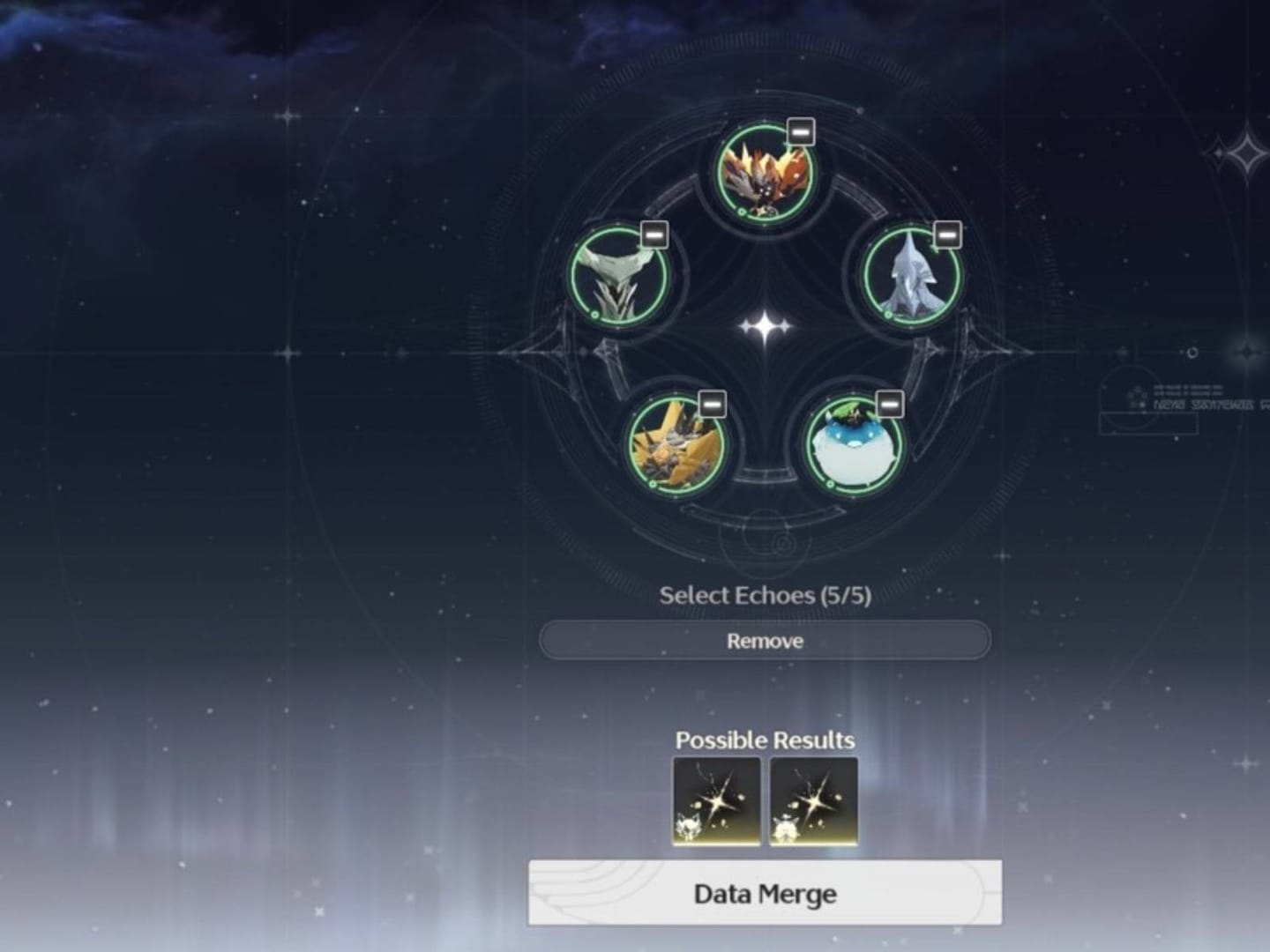The width and height of the screenshot is (1270, 952).
Task: View the first possible result thumbnail
Action: [x=716, y=801]
